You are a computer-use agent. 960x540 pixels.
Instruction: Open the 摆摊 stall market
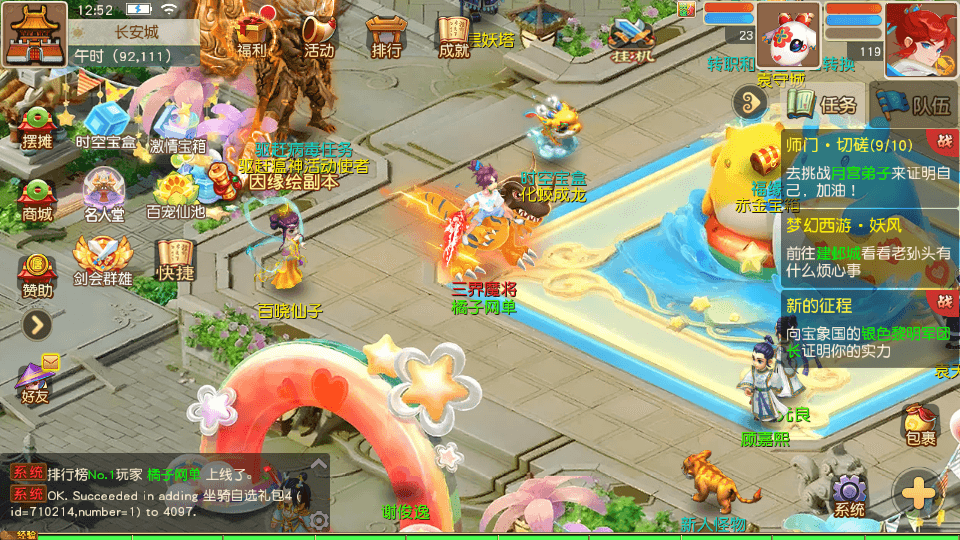tap(37, 127)
